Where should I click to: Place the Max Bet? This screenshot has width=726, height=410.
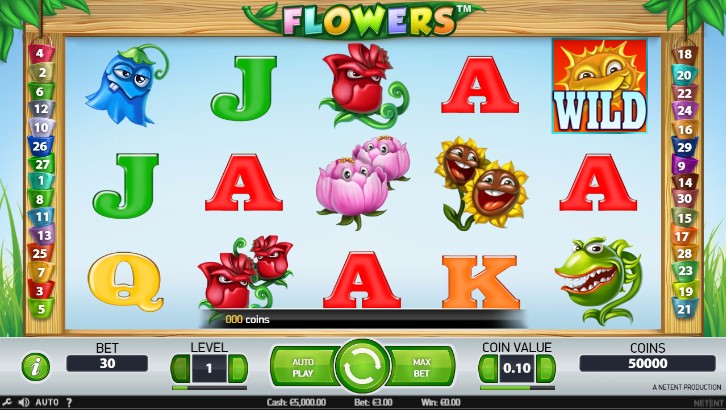pyautogui.click(x=421, y=367)
